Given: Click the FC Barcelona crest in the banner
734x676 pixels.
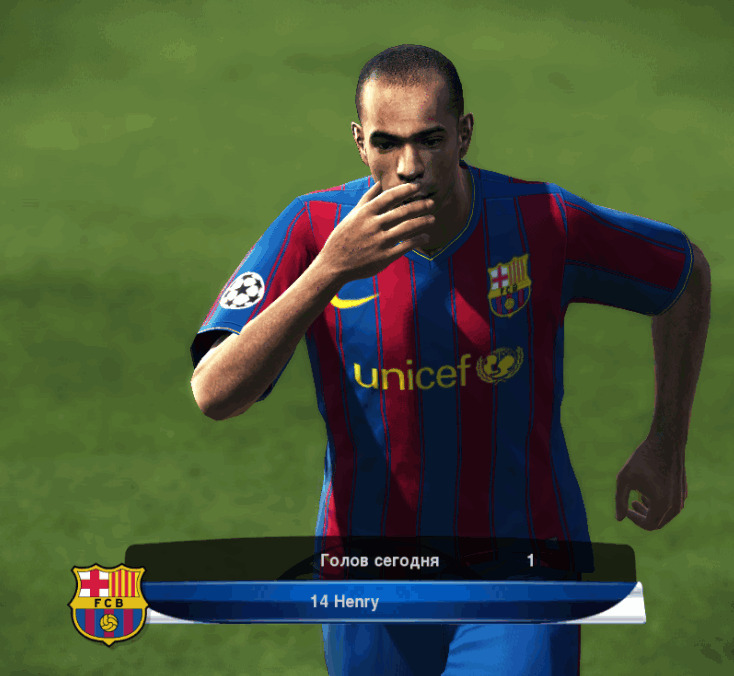Looking at the screenshot, I should pyautogui.click(x=108, y=603).
